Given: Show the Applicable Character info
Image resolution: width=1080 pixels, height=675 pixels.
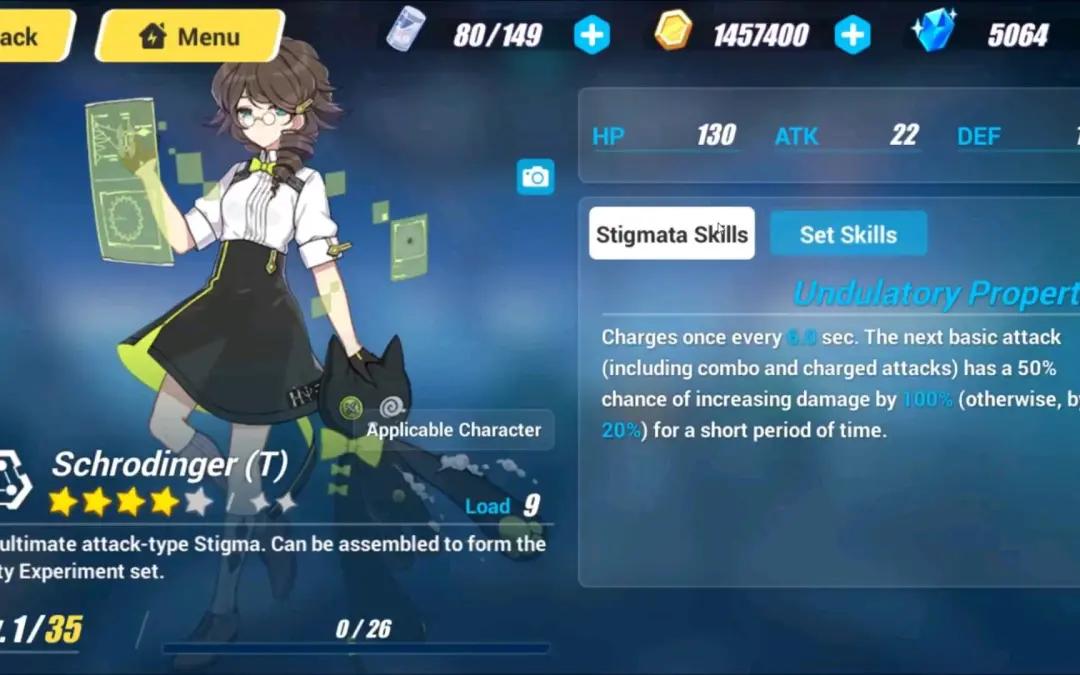Looking at the screenshot, I should click(x=453, y=430).
